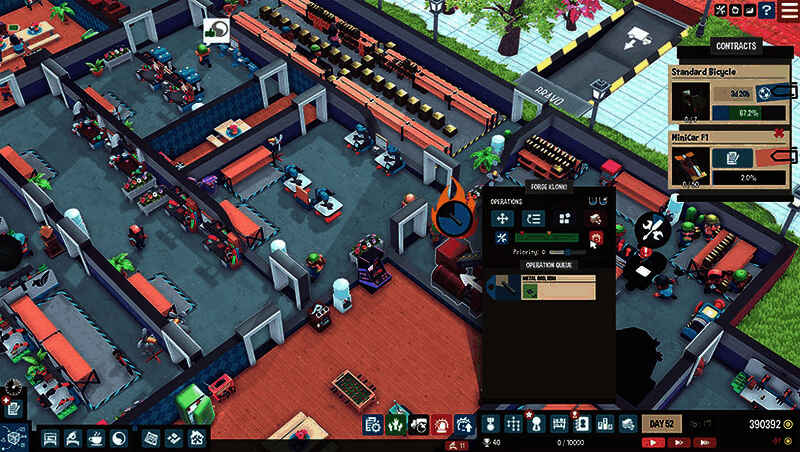Select the coffee cup break-room build category
800x452 pixels.
[x=95, y=438]
